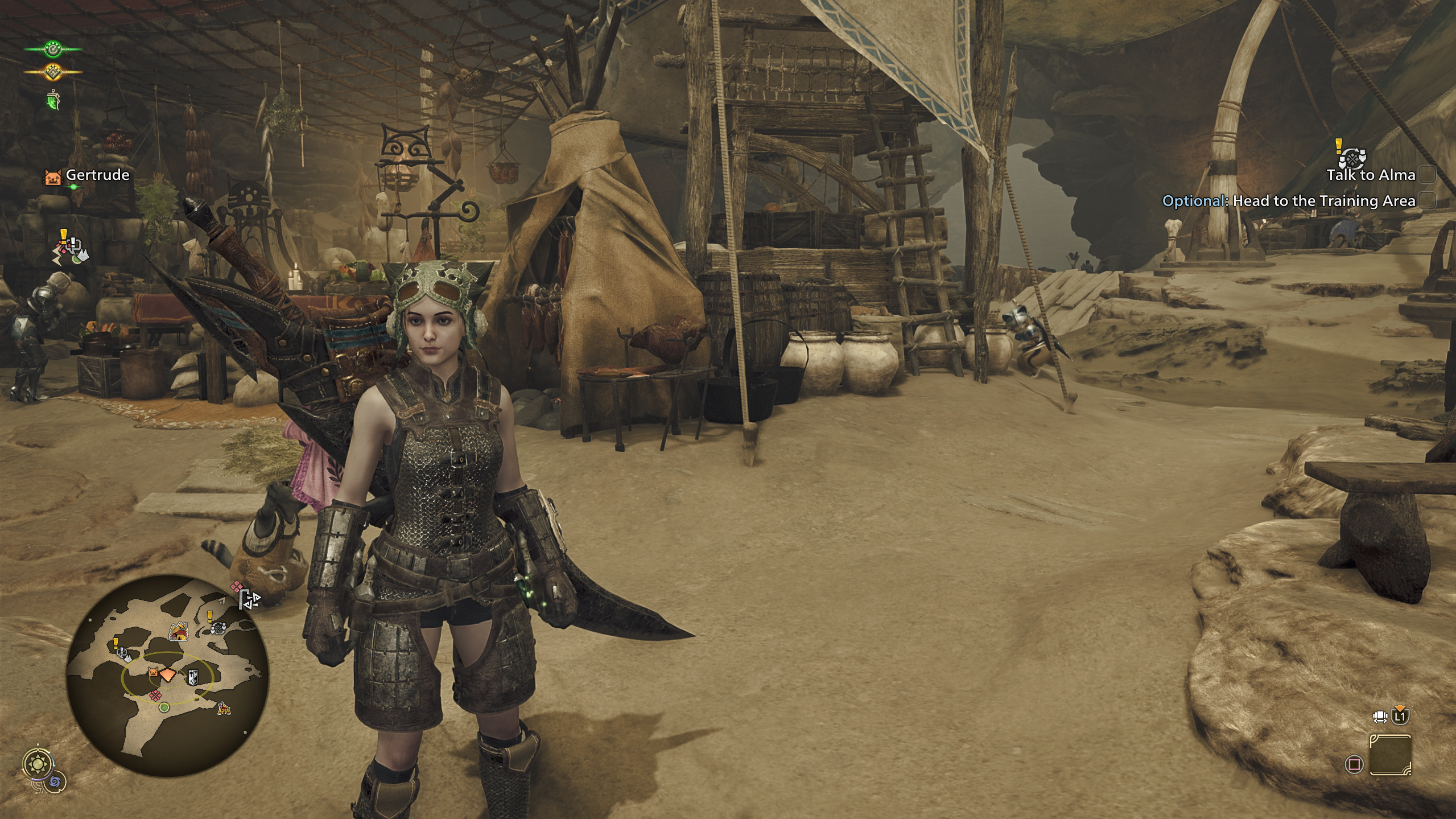The height and width of the screenshot is (819, 1456).
Task: Click the orange player arrow on the minimap
Action: [168, 674]
